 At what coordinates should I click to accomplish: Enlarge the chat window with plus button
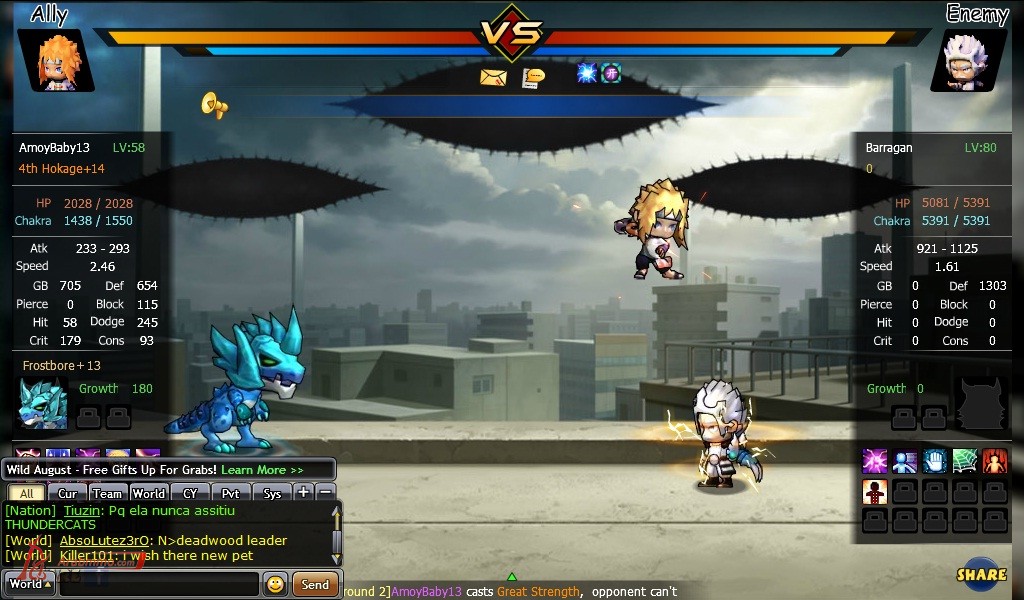[x=304, y=492]
